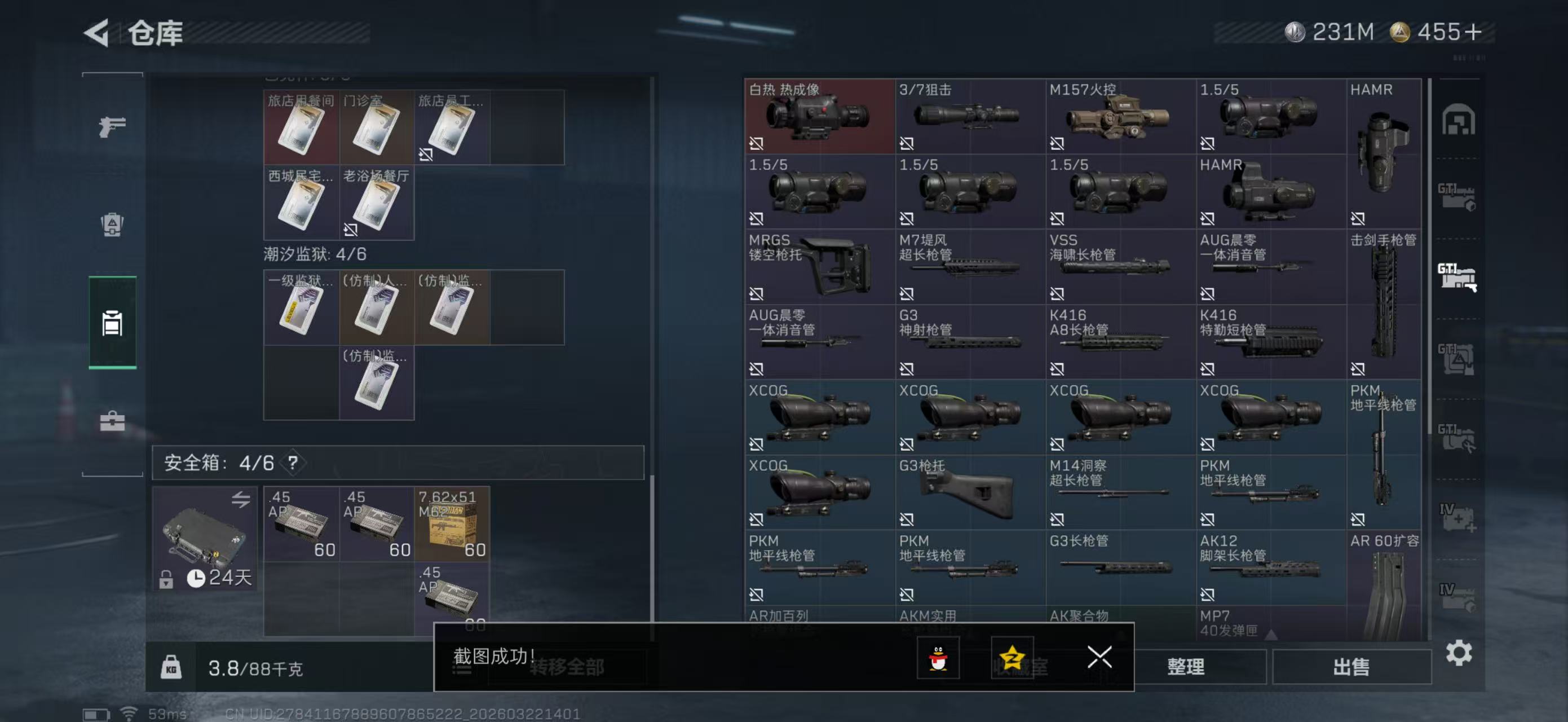1568x722 pixels.
Task: Click the 出售 sell button
Action: pyautogui.click(x=1353, y=667)
